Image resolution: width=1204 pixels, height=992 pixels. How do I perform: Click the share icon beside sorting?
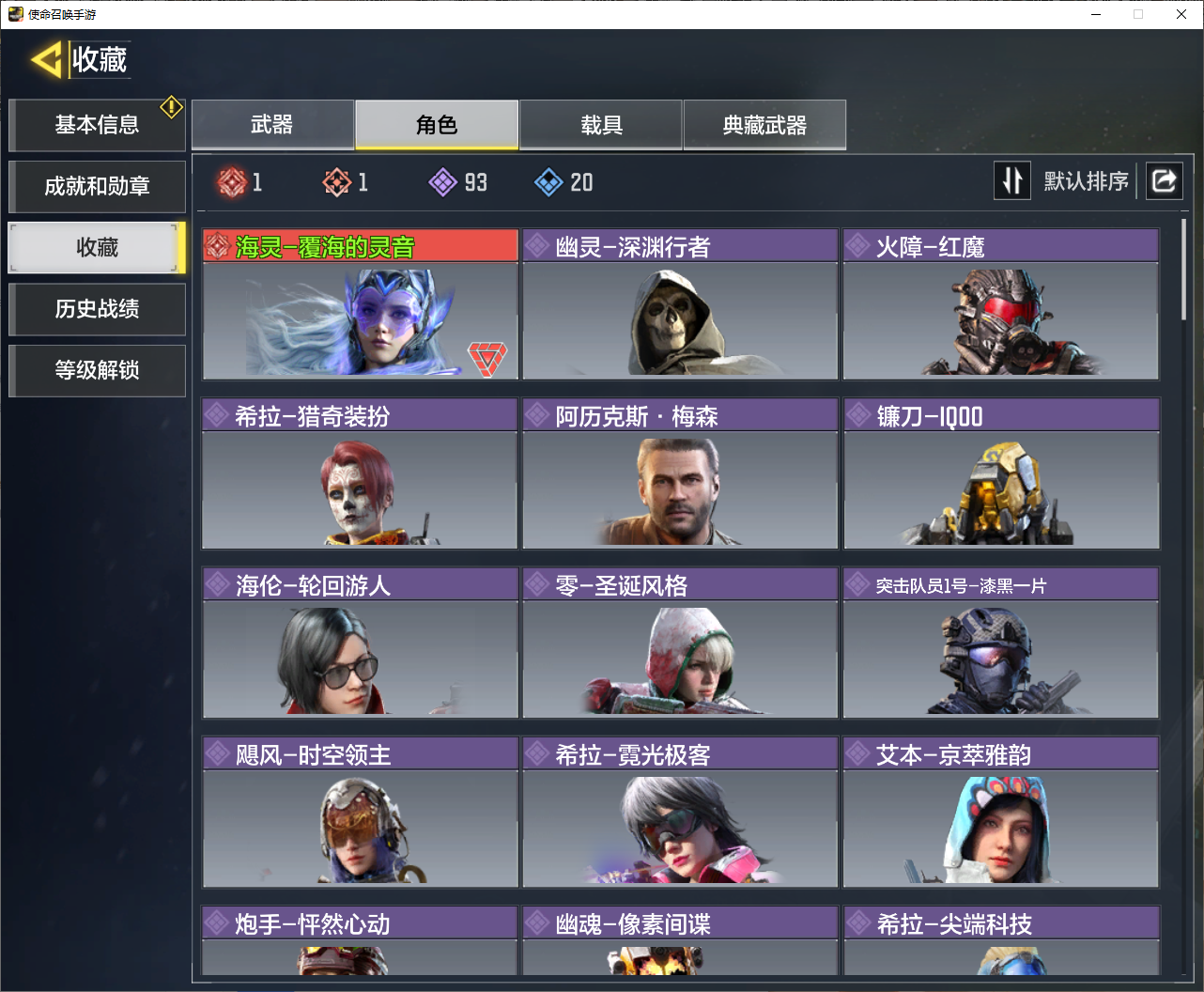[1164, 180]
